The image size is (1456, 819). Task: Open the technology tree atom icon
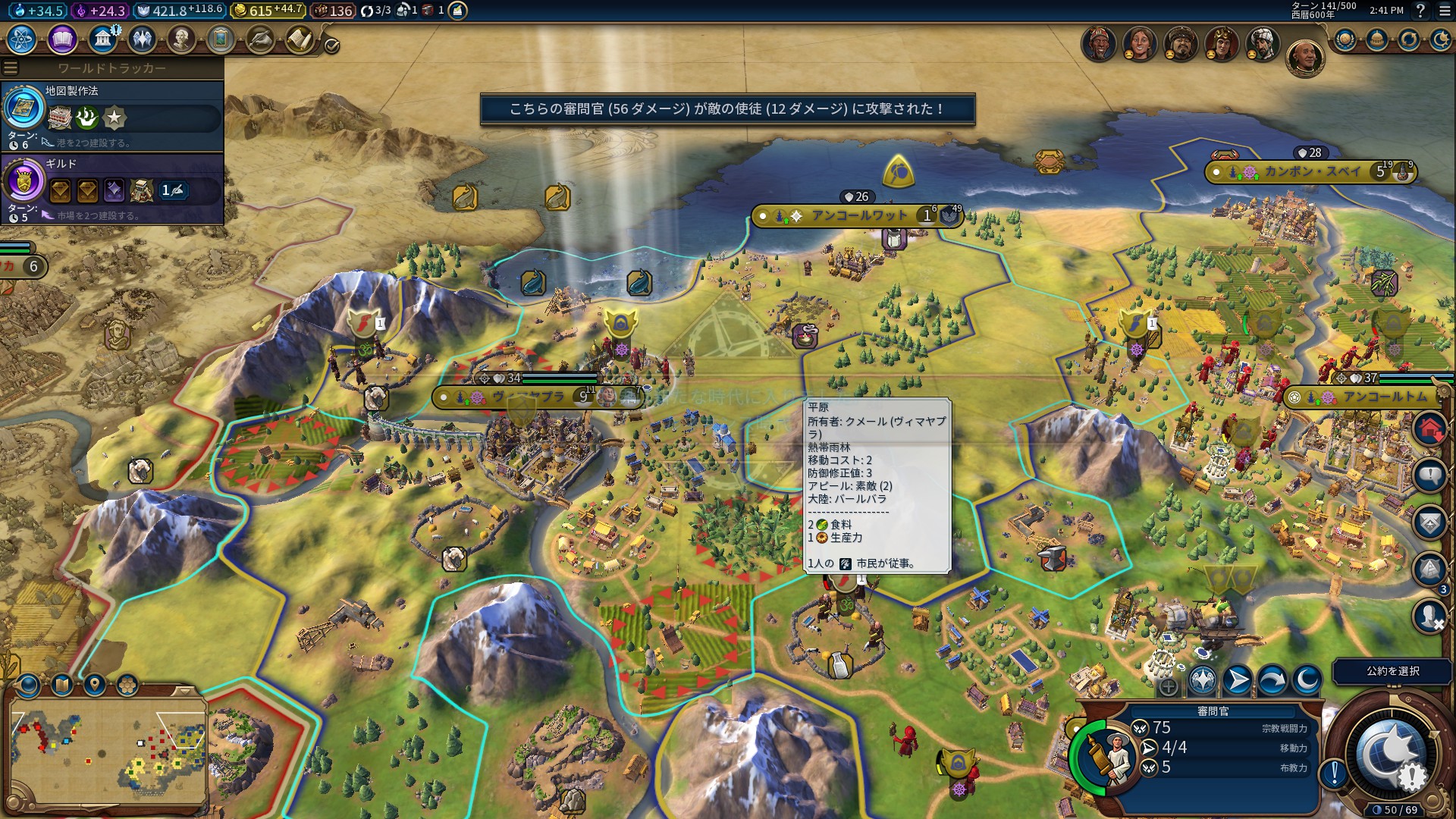tap(22, 39)
